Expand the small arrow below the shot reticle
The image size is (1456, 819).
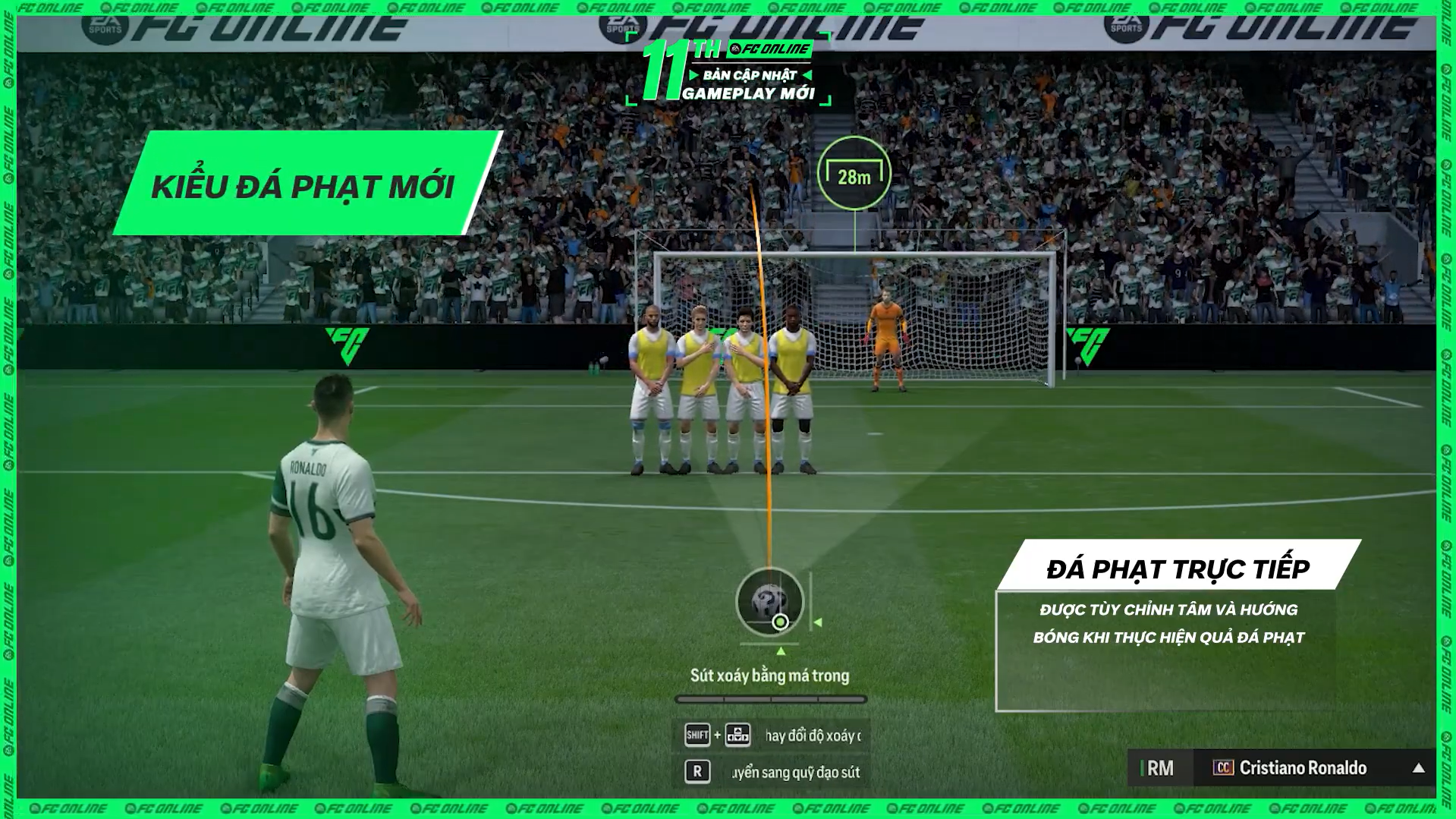coord(781,650)
